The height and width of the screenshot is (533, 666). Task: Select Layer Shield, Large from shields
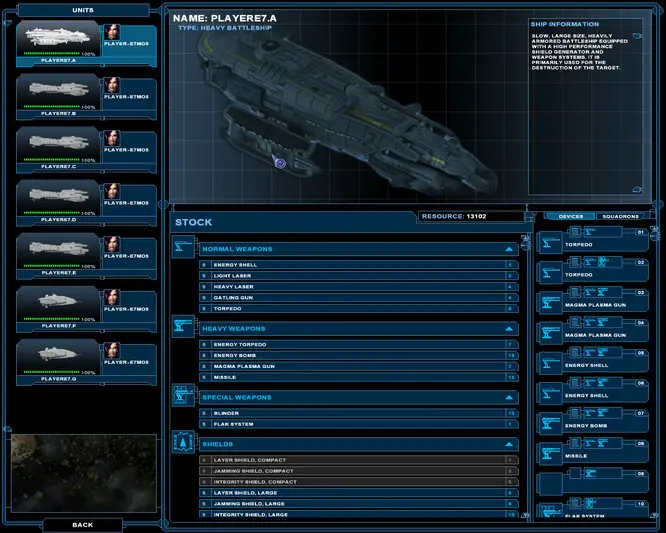[x=357, y=493]
